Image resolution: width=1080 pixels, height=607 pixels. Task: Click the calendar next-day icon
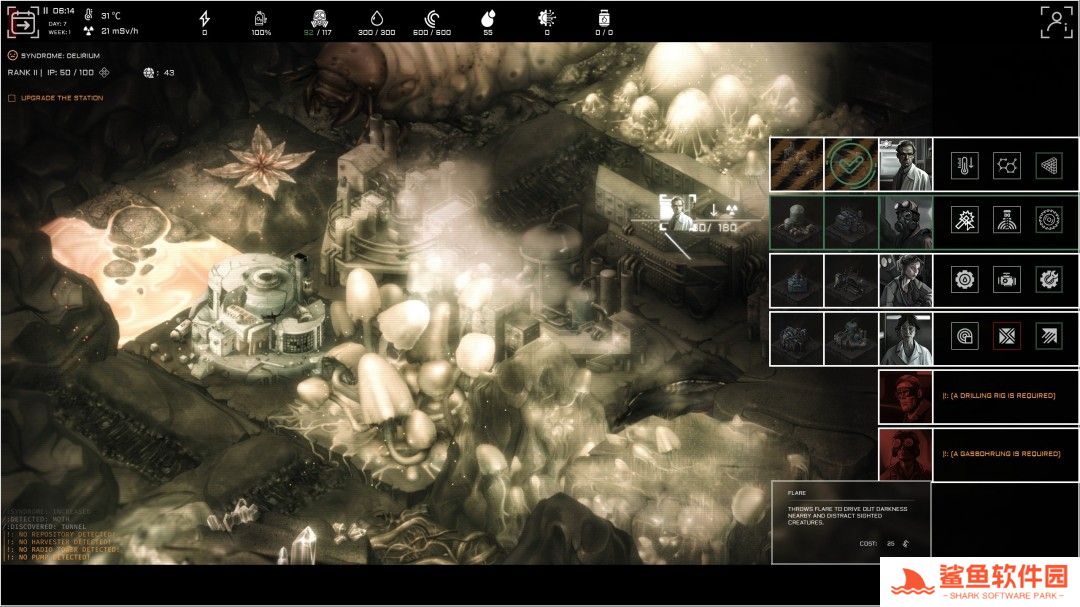click(x=22, y=21)
